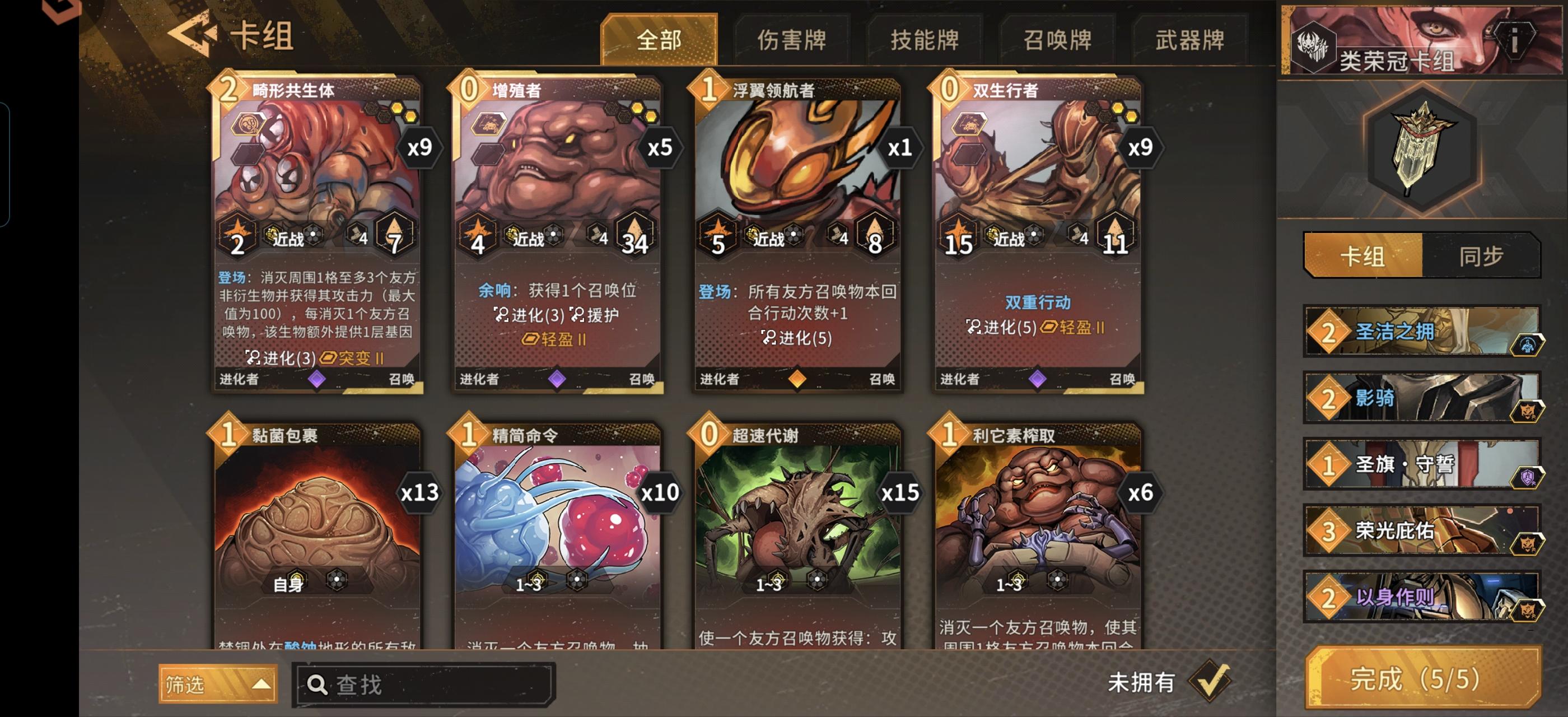Click the faction badge on the 圣洁之拥 entry

1534,345
